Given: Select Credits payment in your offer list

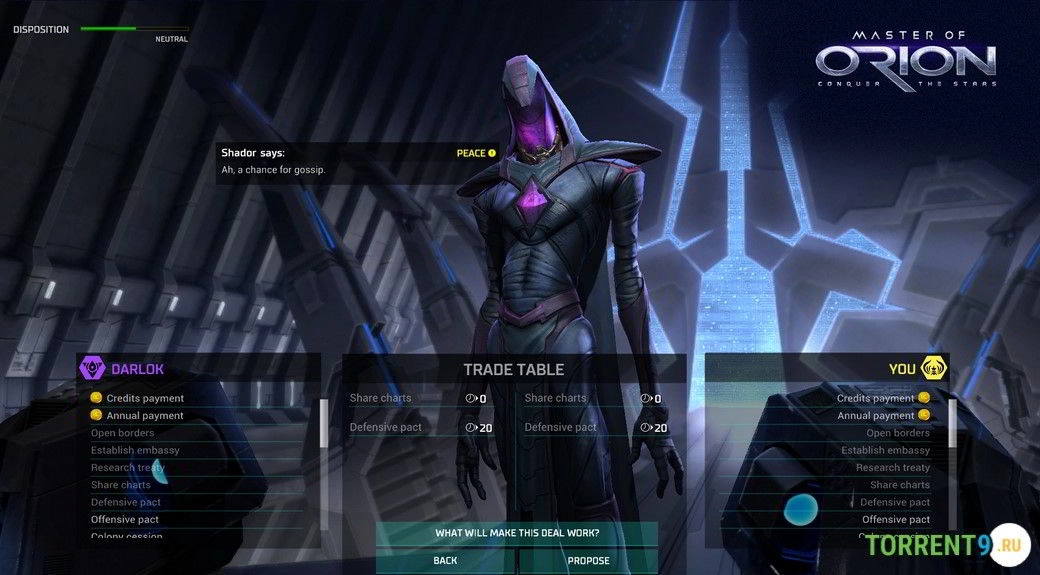Looking at the screenshot, I should tap(876, 398).
